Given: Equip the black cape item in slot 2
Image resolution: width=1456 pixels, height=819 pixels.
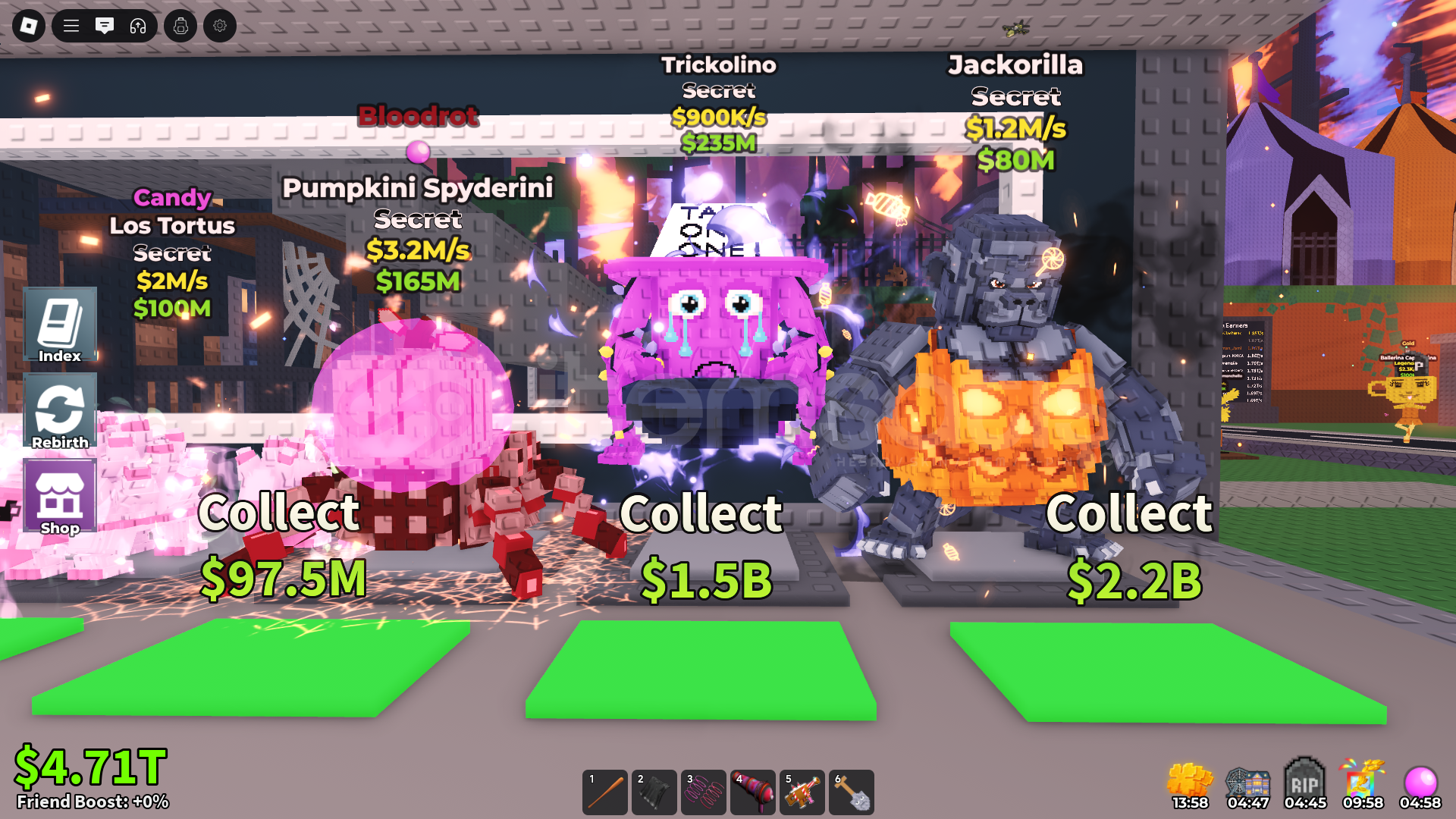Looking at the screenshot, I should [x=656, y=792].
